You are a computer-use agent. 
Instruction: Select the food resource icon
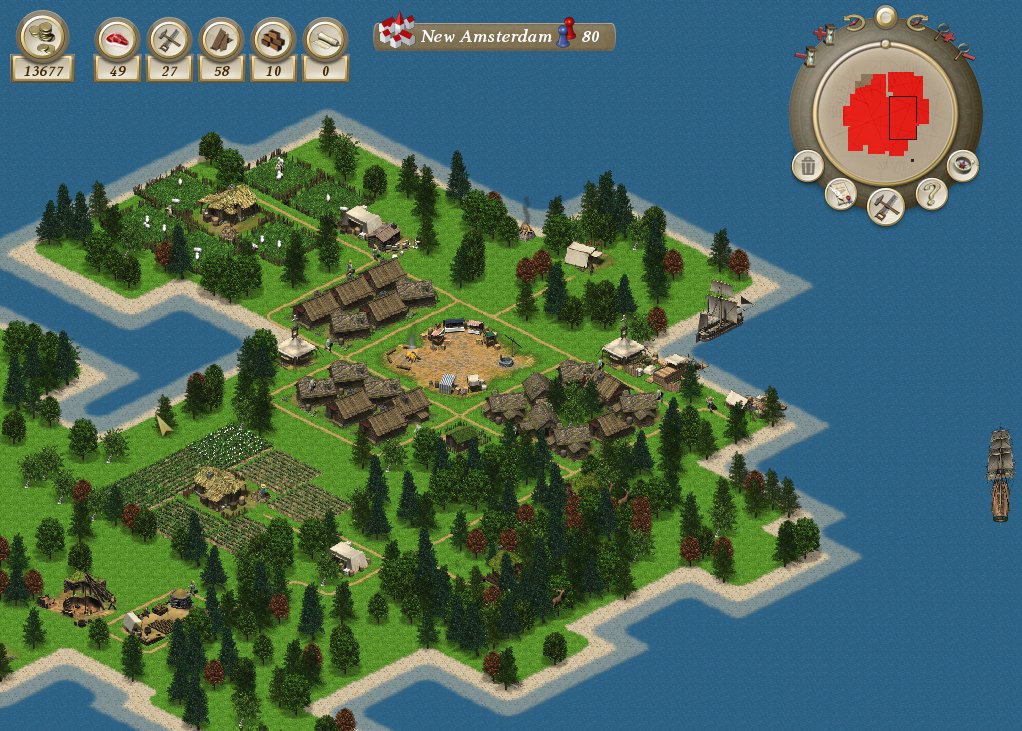pos(117,40)
